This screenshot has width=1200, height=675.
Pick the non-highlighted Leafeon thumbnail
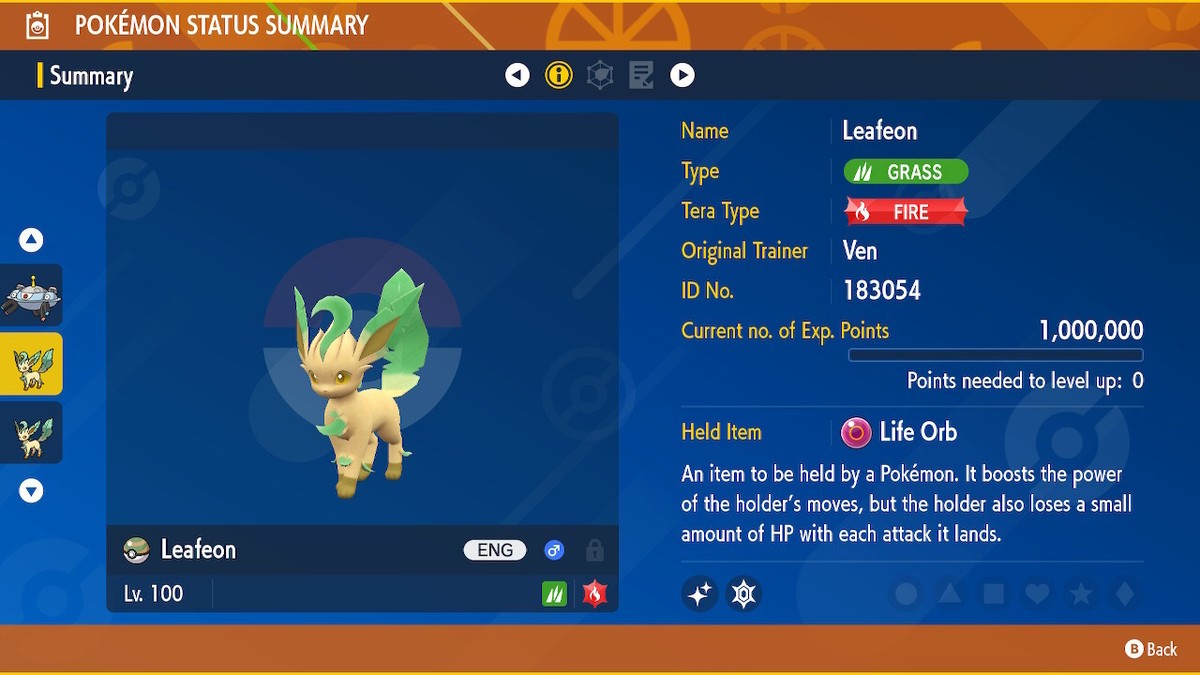click(x=32, y=433)
